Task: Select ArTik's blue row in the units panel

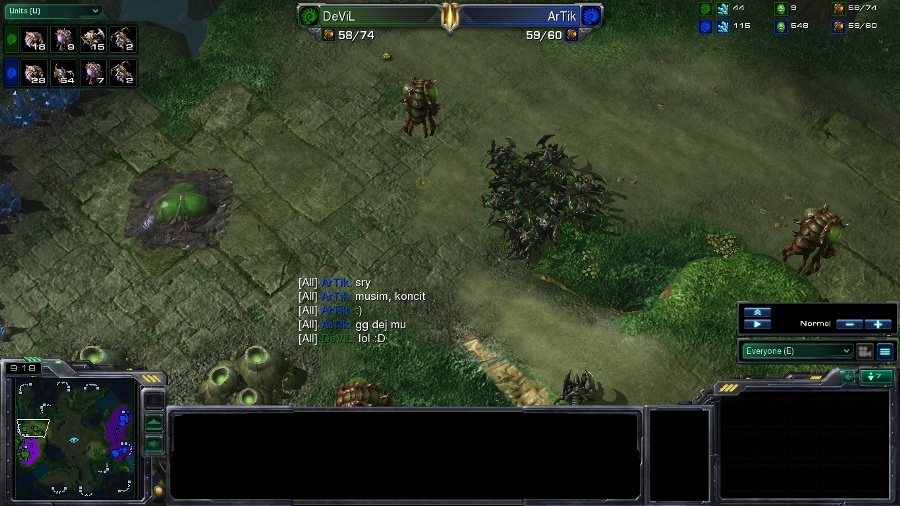Action: tap(11, 73)
